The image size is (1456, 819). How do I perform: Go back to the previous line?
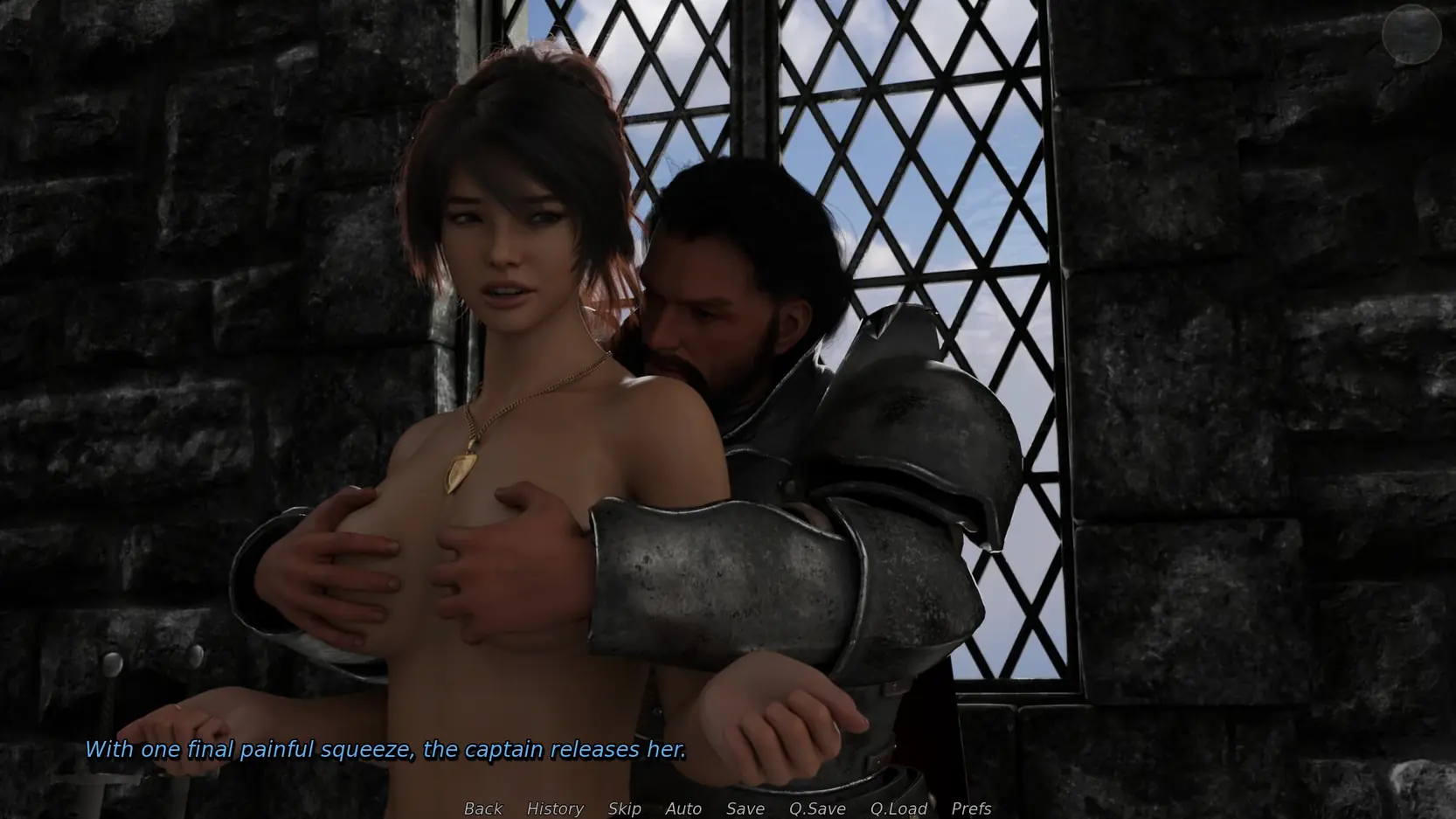[x=482, y=809]
